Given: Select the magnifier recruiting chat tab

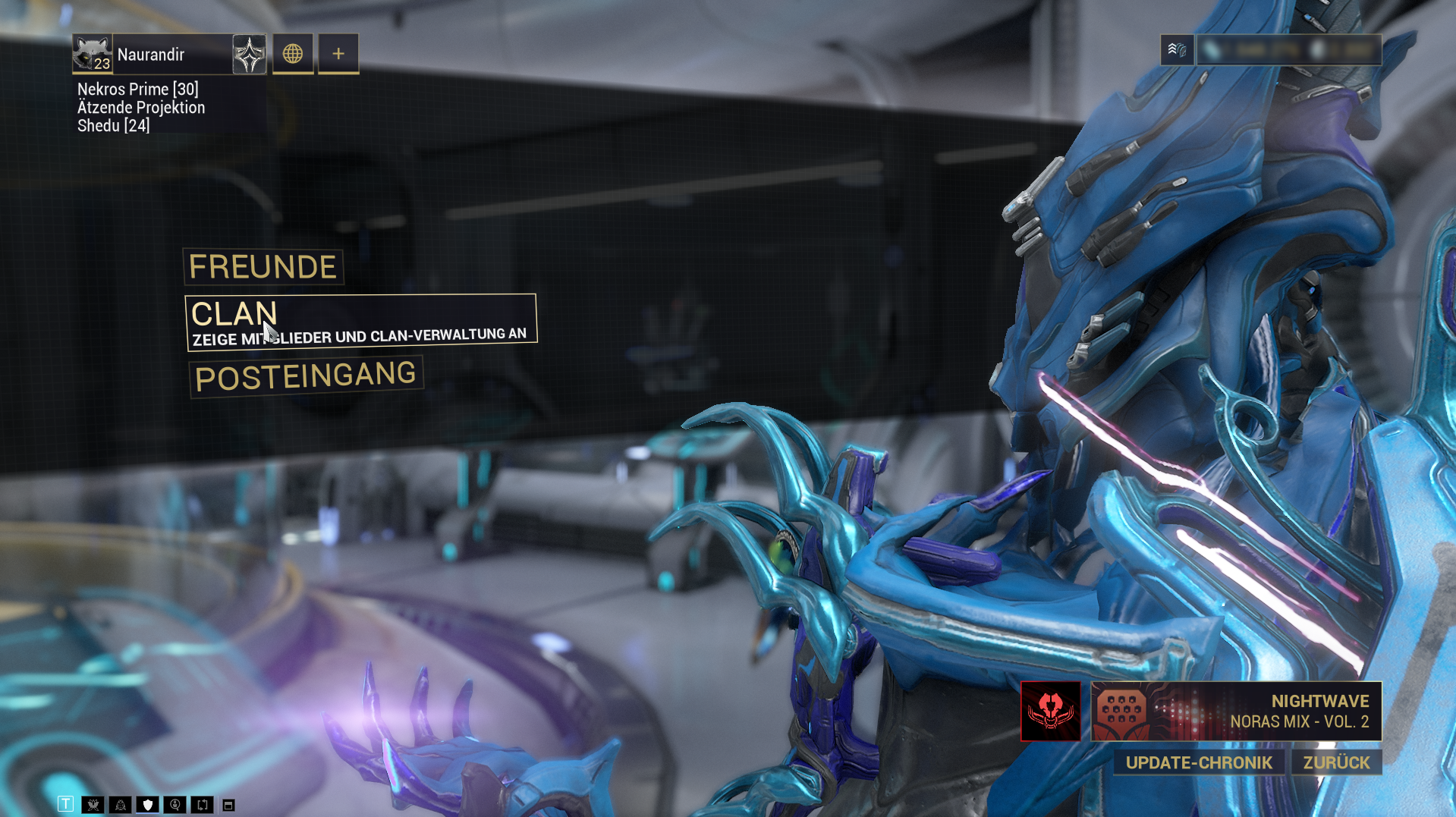Looking at the screenshot, I should click(x=175, y=805).
